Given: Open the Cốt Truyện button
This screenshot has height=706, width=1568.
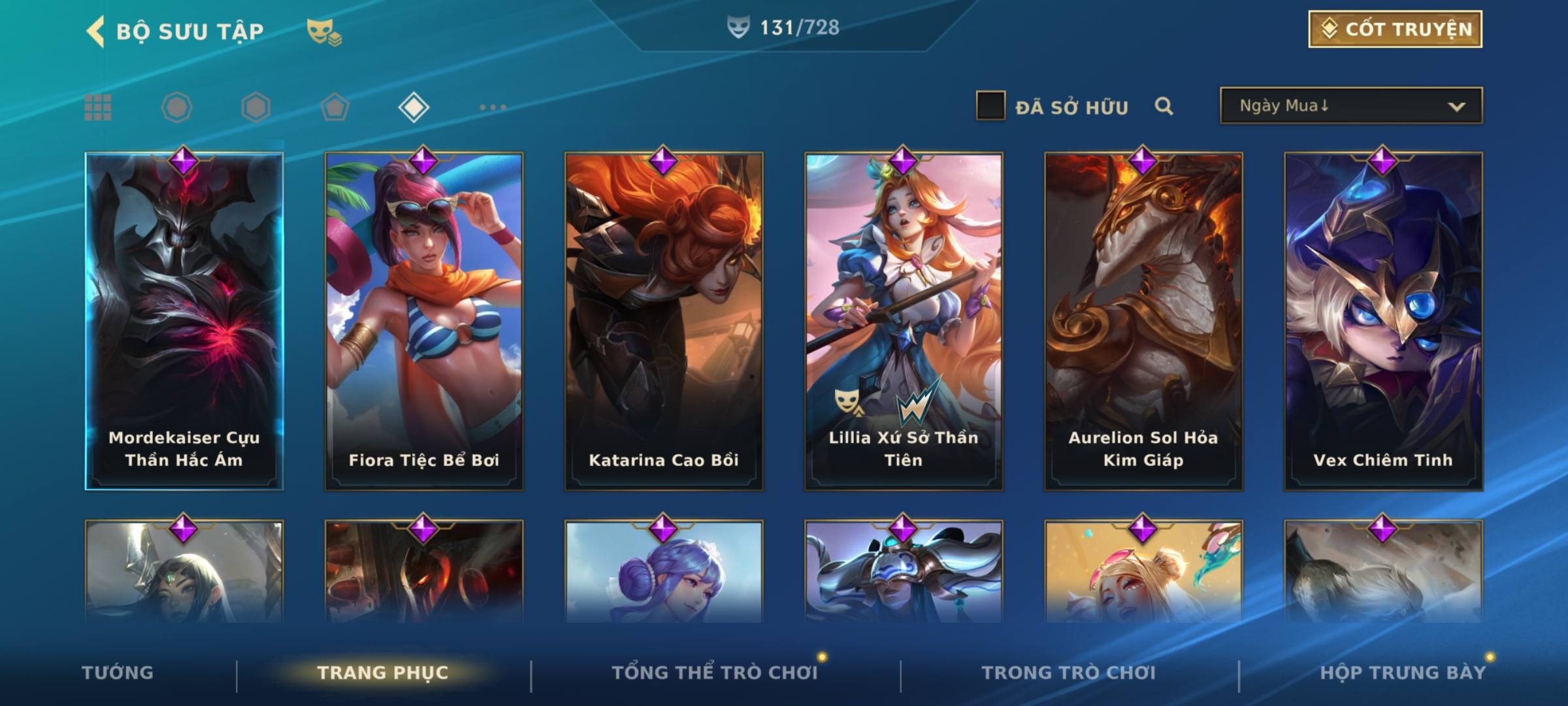Looking at the screenshot, I should tap(1395, 29).
